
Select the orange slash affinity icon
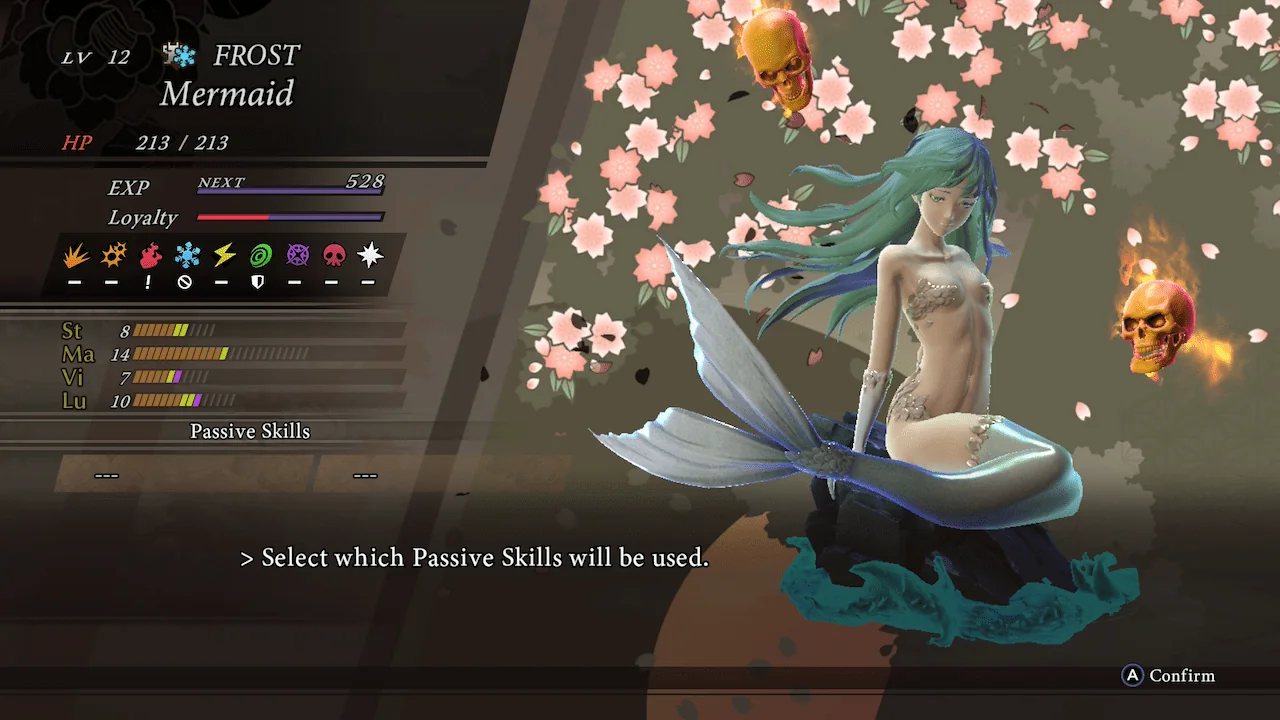(75, 256)
